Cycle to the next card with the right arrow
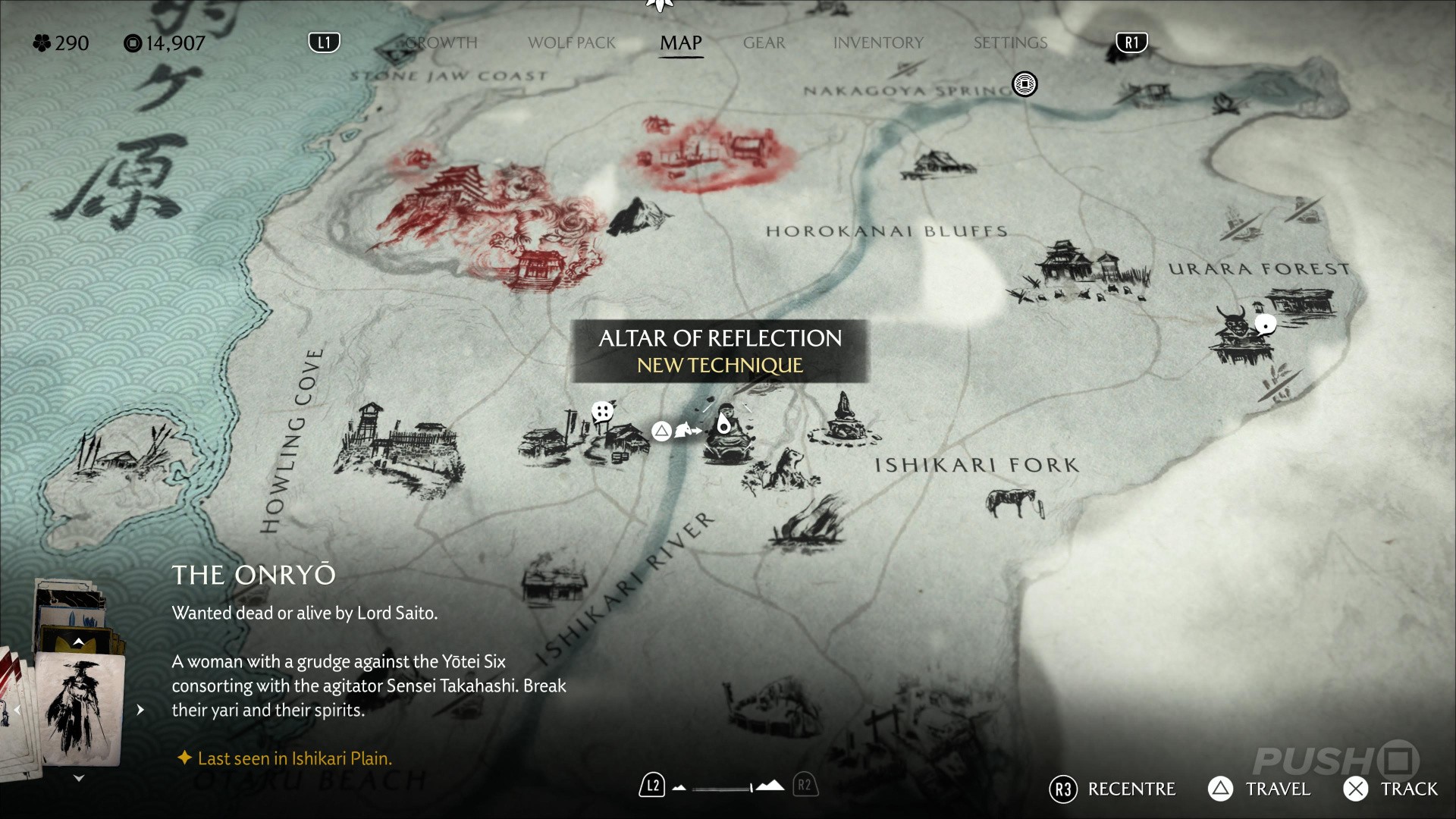The height and width of the screenshot is (819, 1456). point(140,710)
